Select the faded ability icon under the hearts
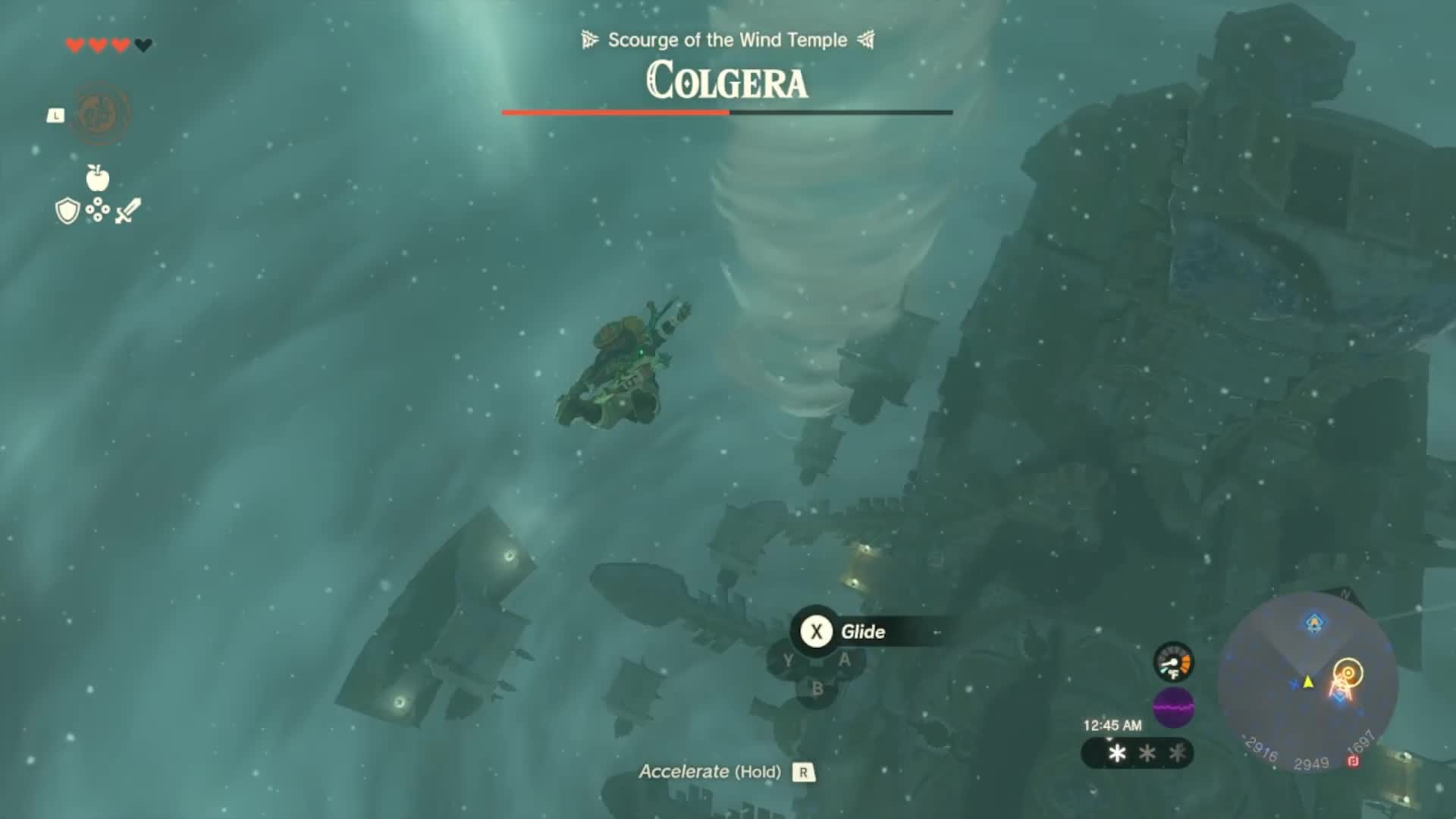Image resolution: width=1456 pixels, height=819 pixels. tap(100, 114)
